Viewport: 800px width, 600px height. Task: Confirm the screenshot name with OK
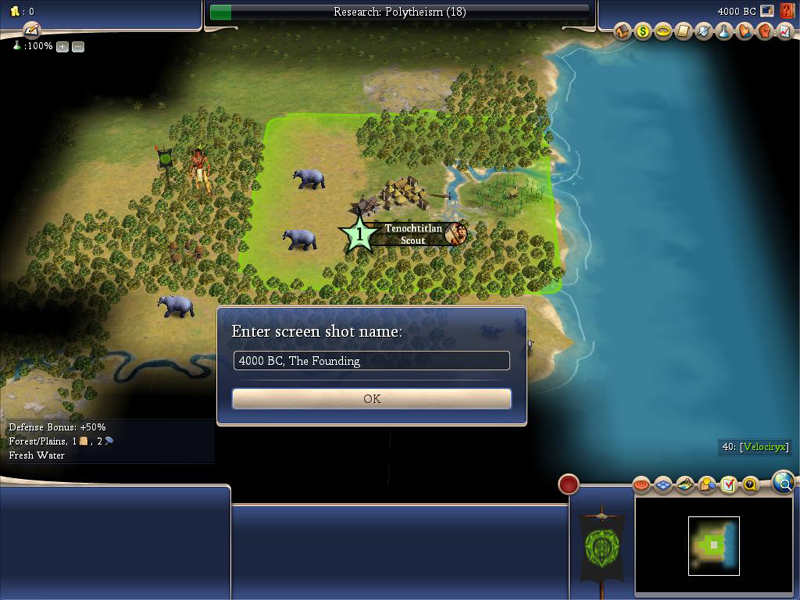[x=371, y=398]
